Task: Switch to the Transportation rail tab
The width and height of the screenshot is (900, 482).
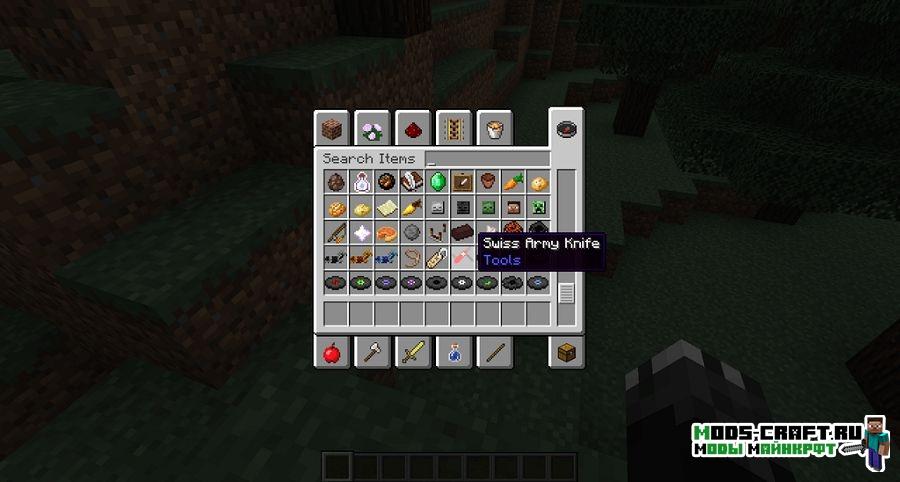Action: [454, 127]
